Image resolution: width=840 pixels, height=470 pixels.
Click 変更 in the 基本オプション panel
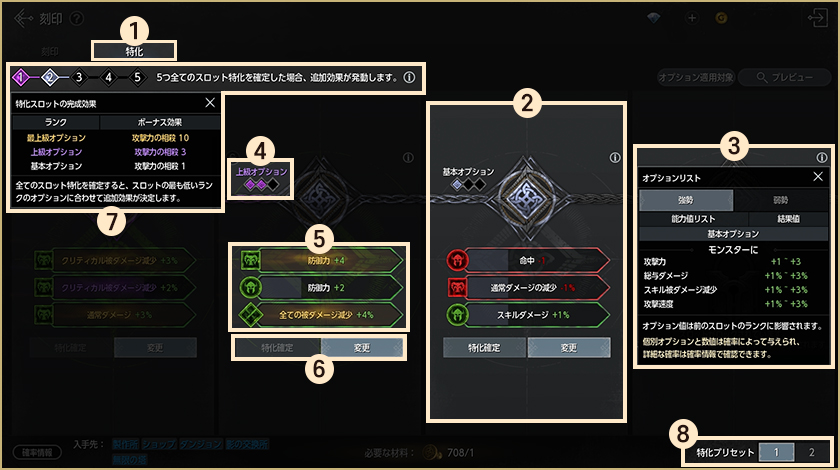pos(568,348)
